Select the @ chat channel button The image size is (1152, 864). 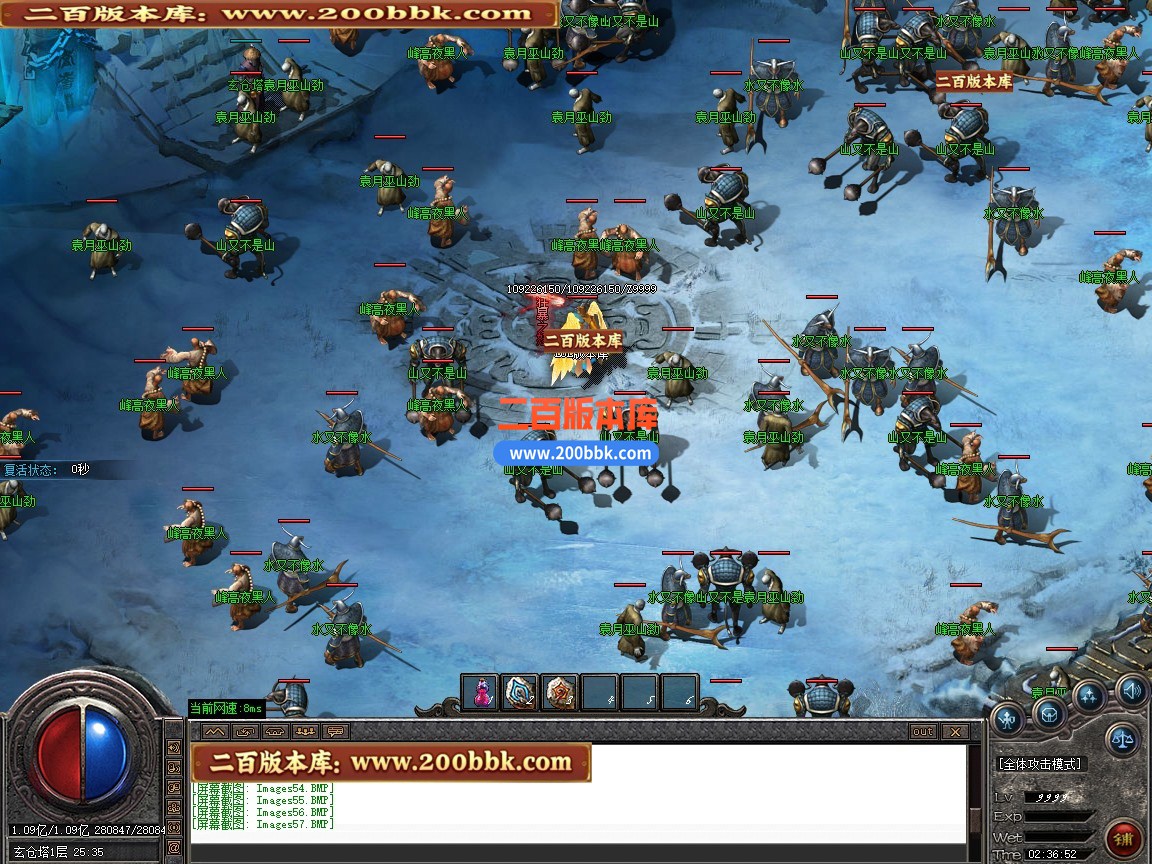(174, 848)
